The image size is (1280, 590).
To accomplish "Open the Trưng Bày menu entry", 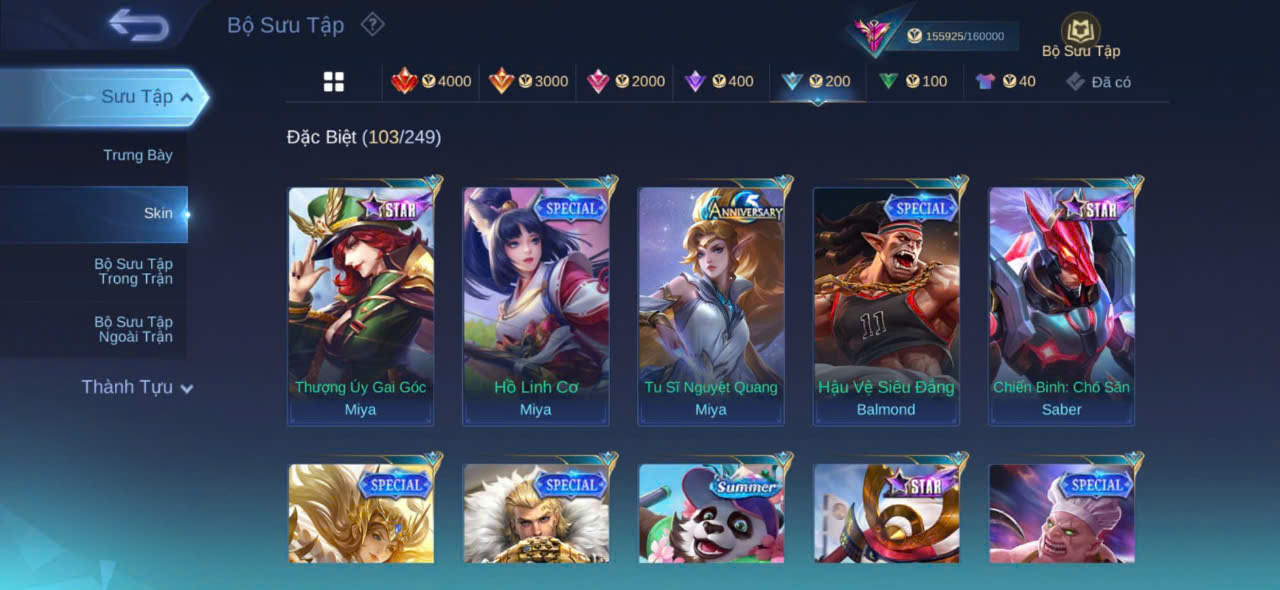I will coord(137,155).
